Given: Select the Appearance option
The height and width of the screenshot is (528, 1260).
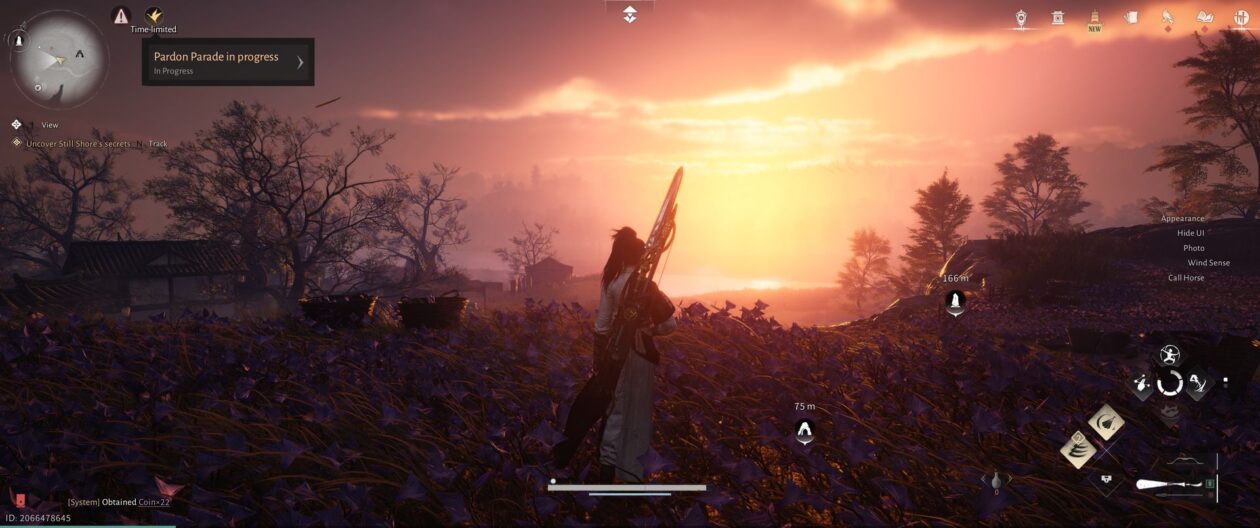Looking at the screenshot, I should point(1182,218).
